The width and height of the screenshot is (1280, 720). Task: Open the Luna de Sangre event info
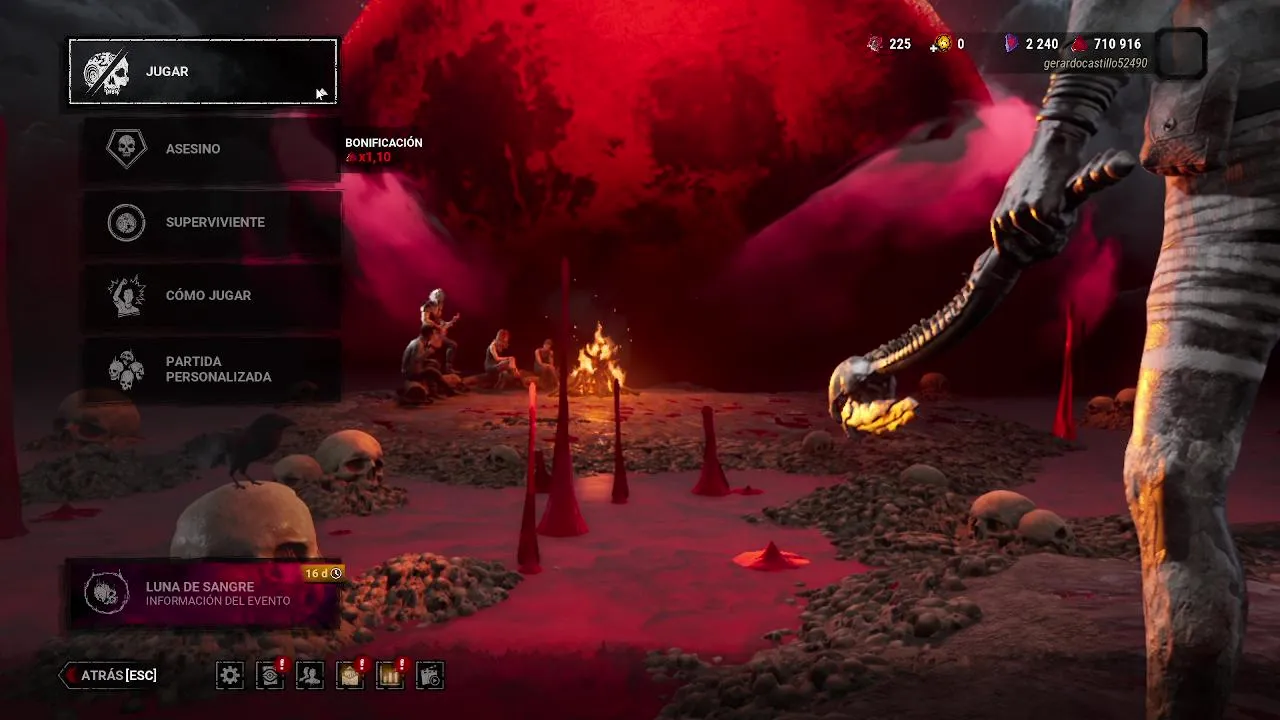click(x=203, y=594)
